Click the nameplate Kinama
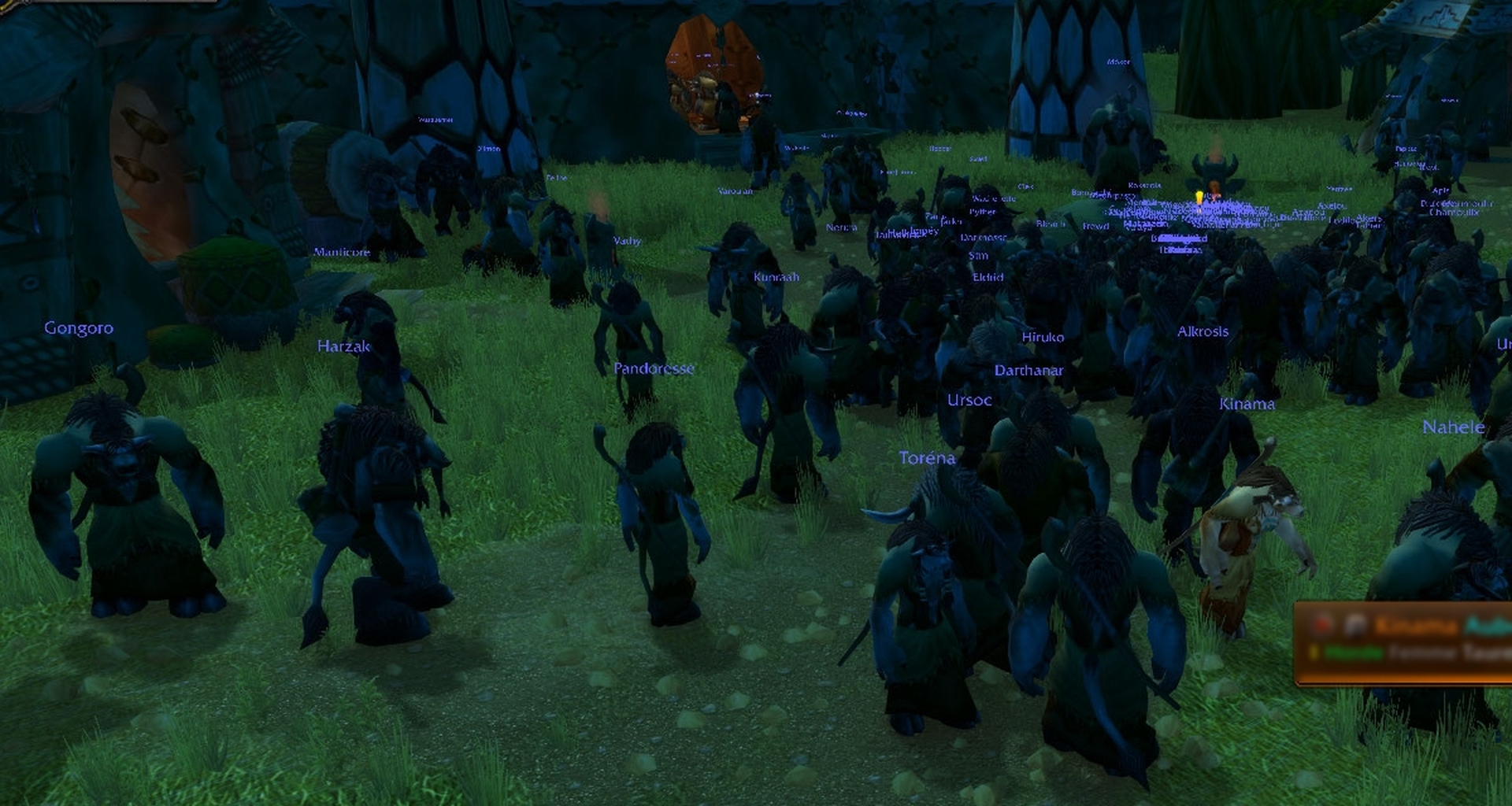1512x806 pixels. 1247,404
